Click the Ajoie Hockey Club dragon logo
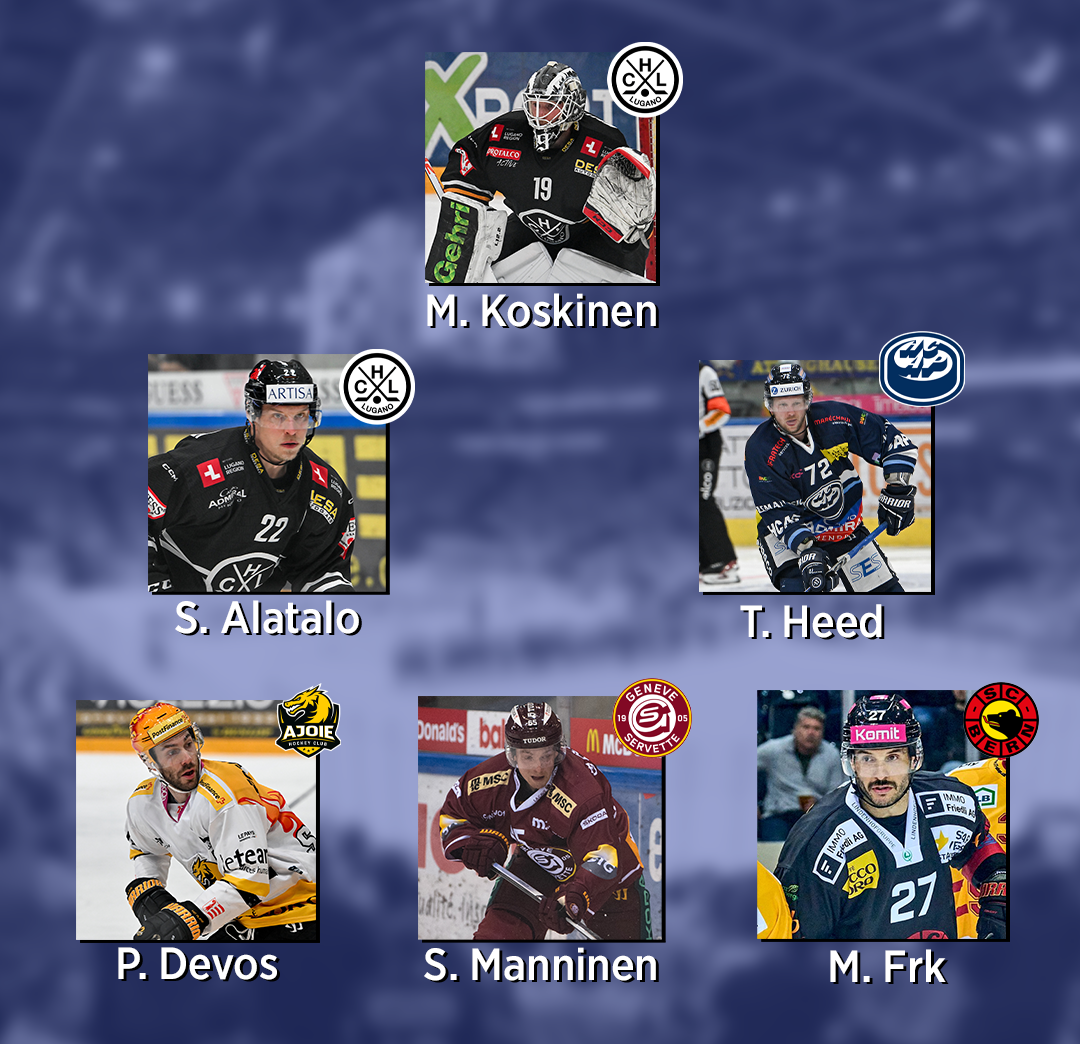 click(308, 720)
